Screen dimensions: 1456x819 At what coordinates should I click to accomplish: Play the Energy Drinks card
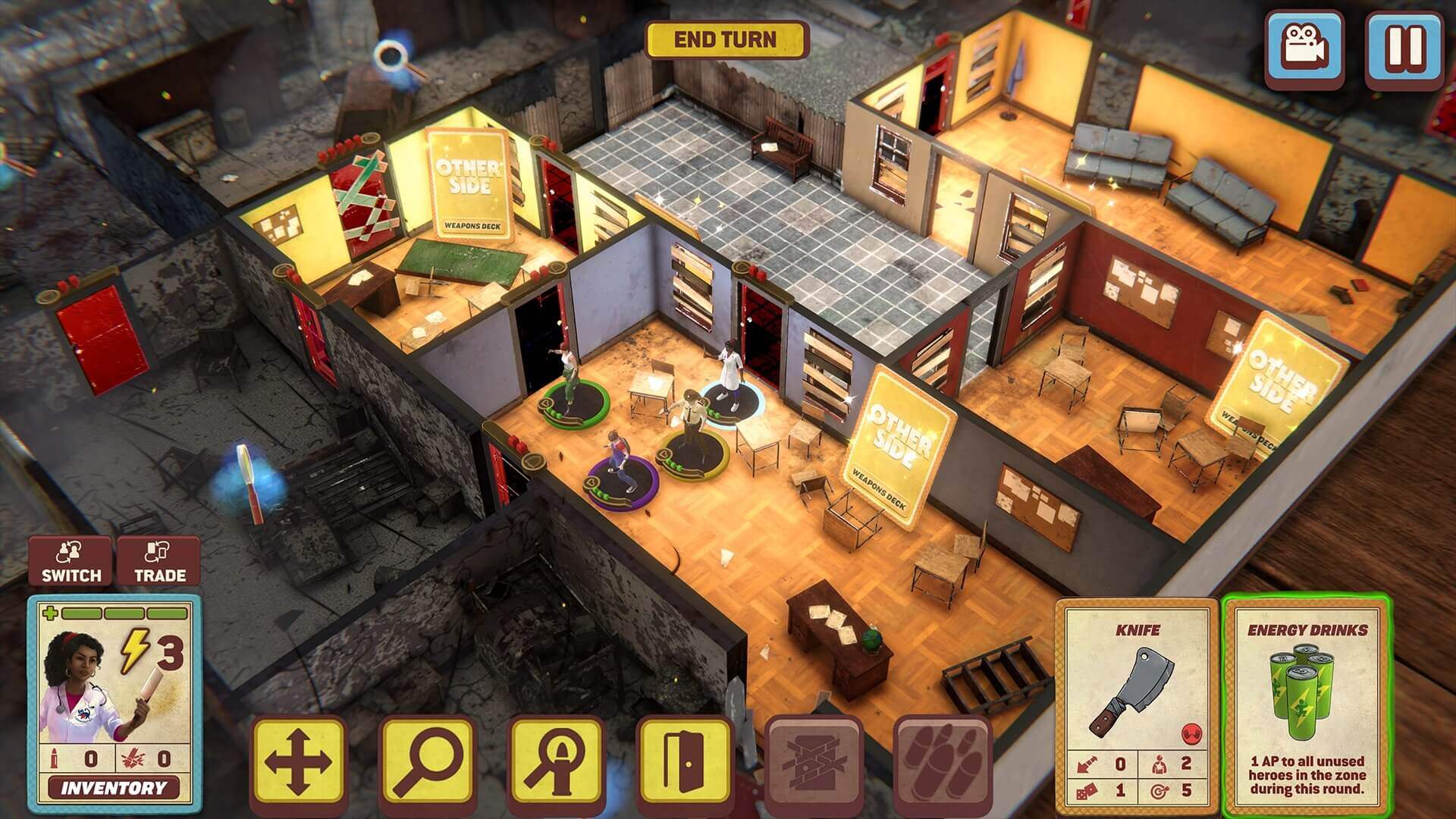tap(1307, 705)
